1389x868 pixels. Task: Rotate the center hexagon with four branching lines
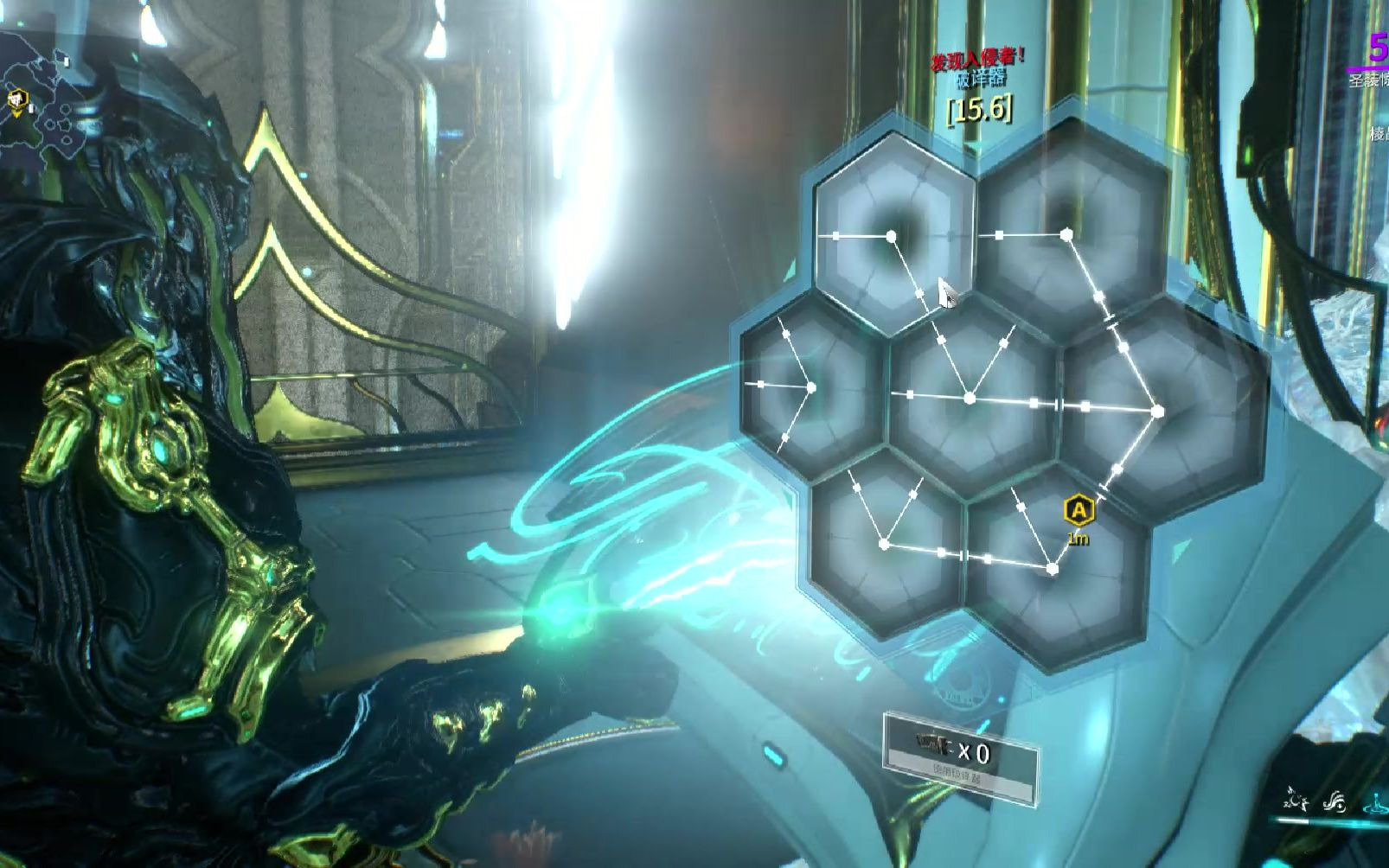point(971,397)
